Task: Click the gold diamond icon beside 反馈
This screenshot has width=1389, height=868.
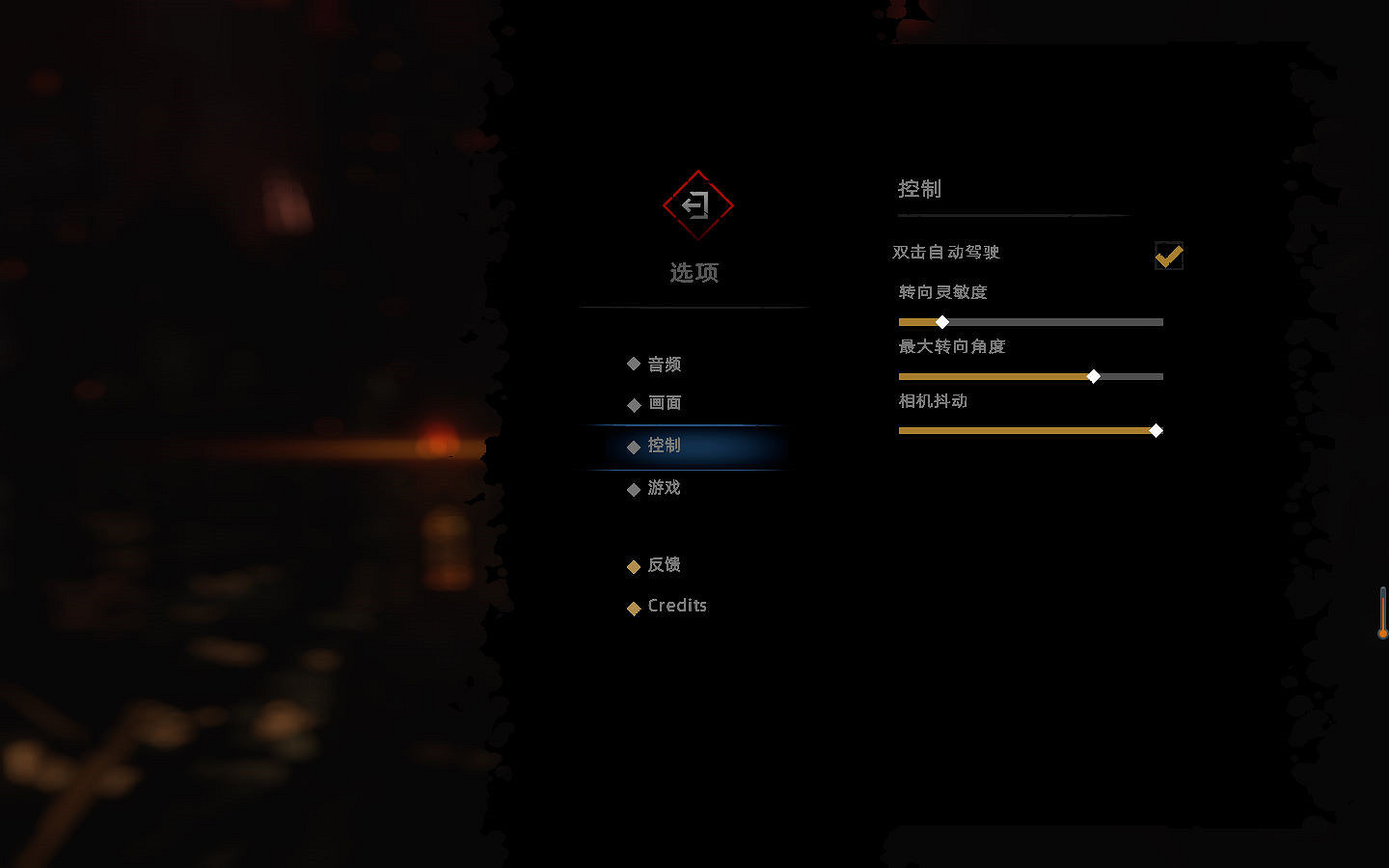Action: (633, 566)
